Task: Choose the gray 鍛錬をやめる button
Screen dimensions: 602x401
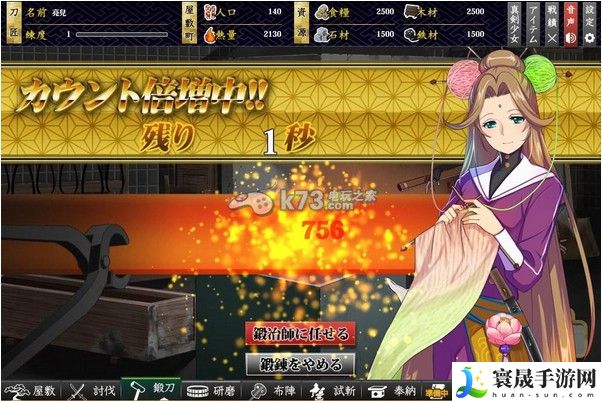Action: [x=300, y=363]
